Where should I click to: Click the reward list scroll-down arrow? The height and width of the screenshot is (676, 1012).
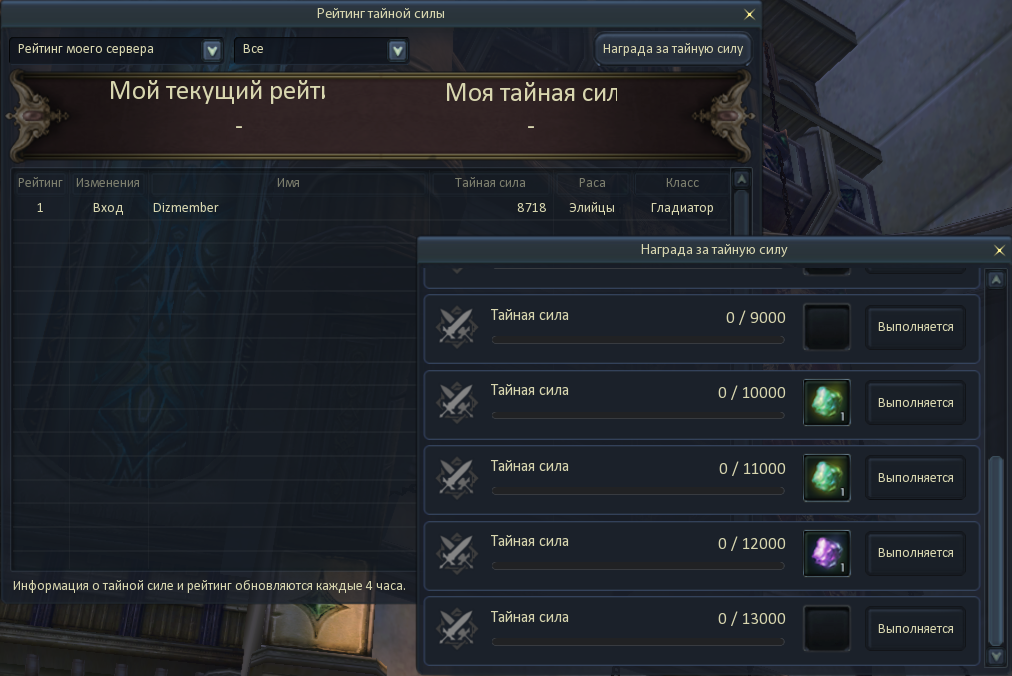pyautogui.click(x=995, y=656)
